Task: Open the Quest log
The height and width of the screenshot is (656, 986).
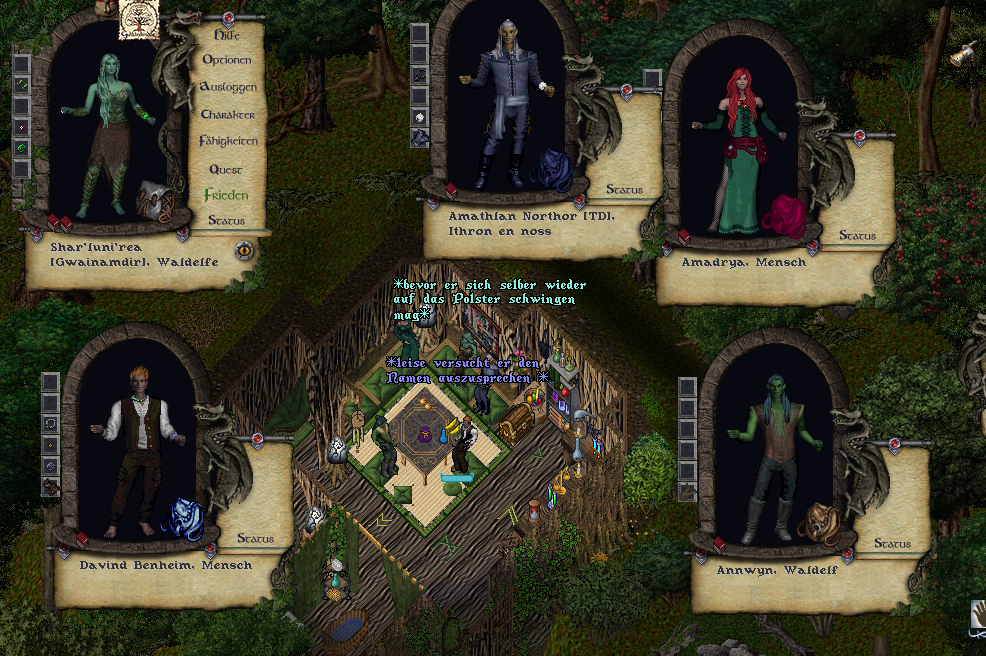Action: (x=226, y=170)
